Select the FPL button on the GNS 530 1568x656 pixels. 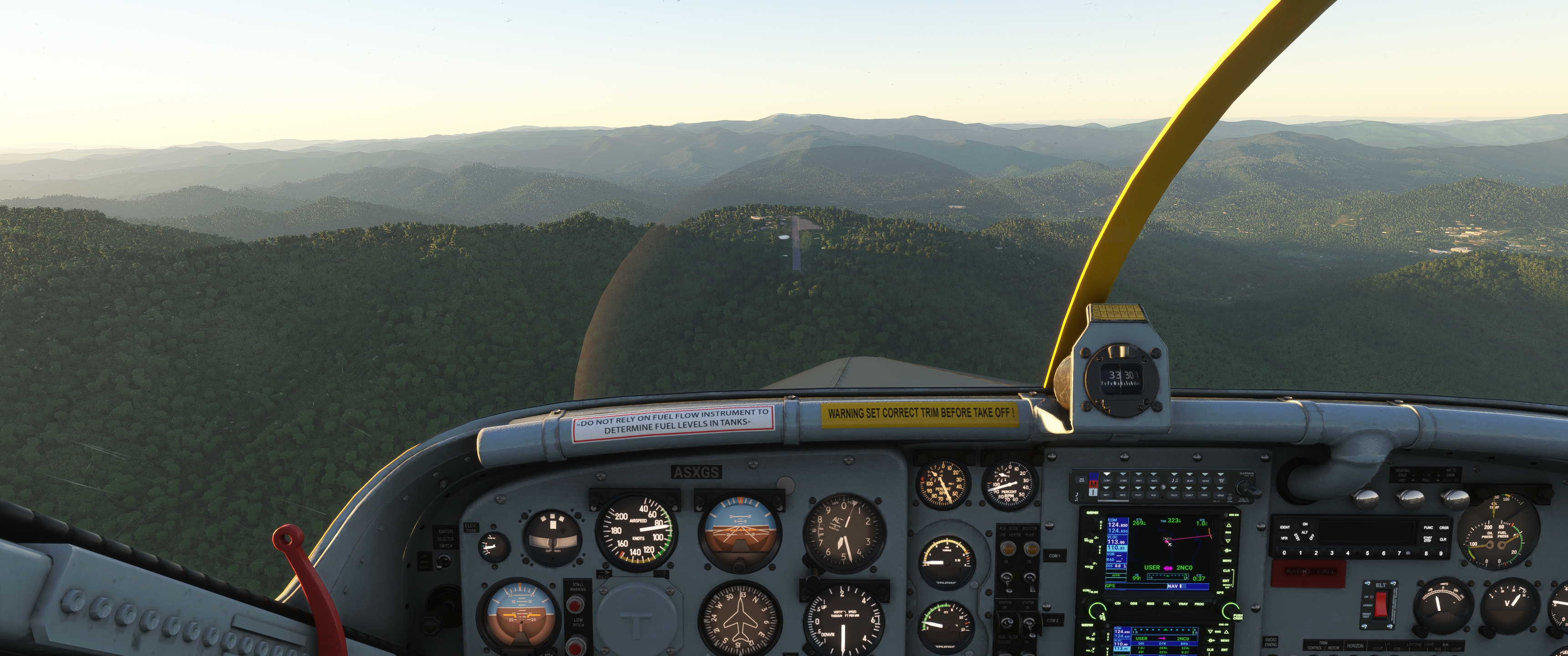1166,604
